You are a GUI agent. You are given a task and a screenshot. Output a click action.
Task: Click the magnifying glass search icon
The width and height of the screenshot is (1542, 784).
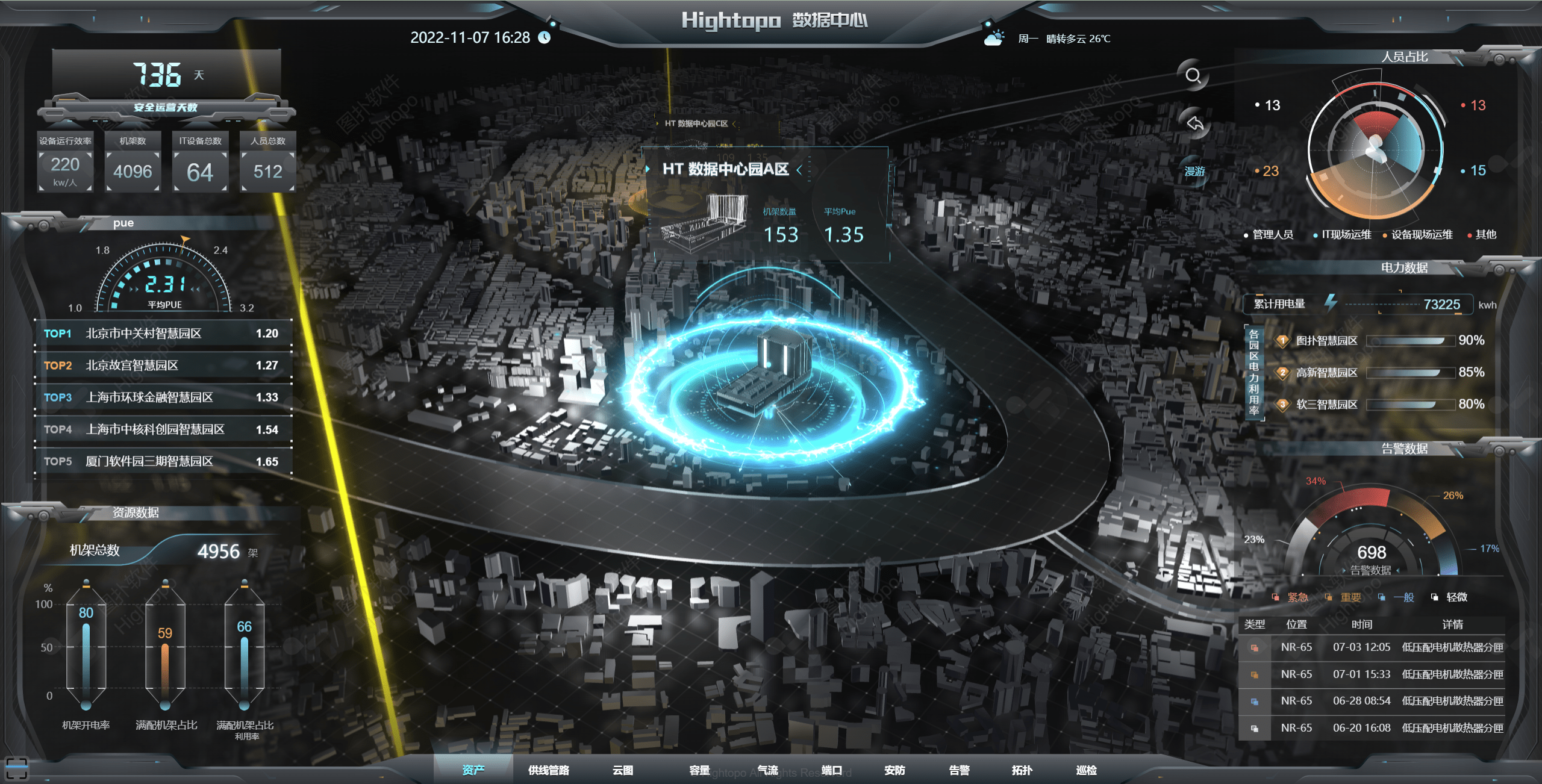tap(1193, 76)
